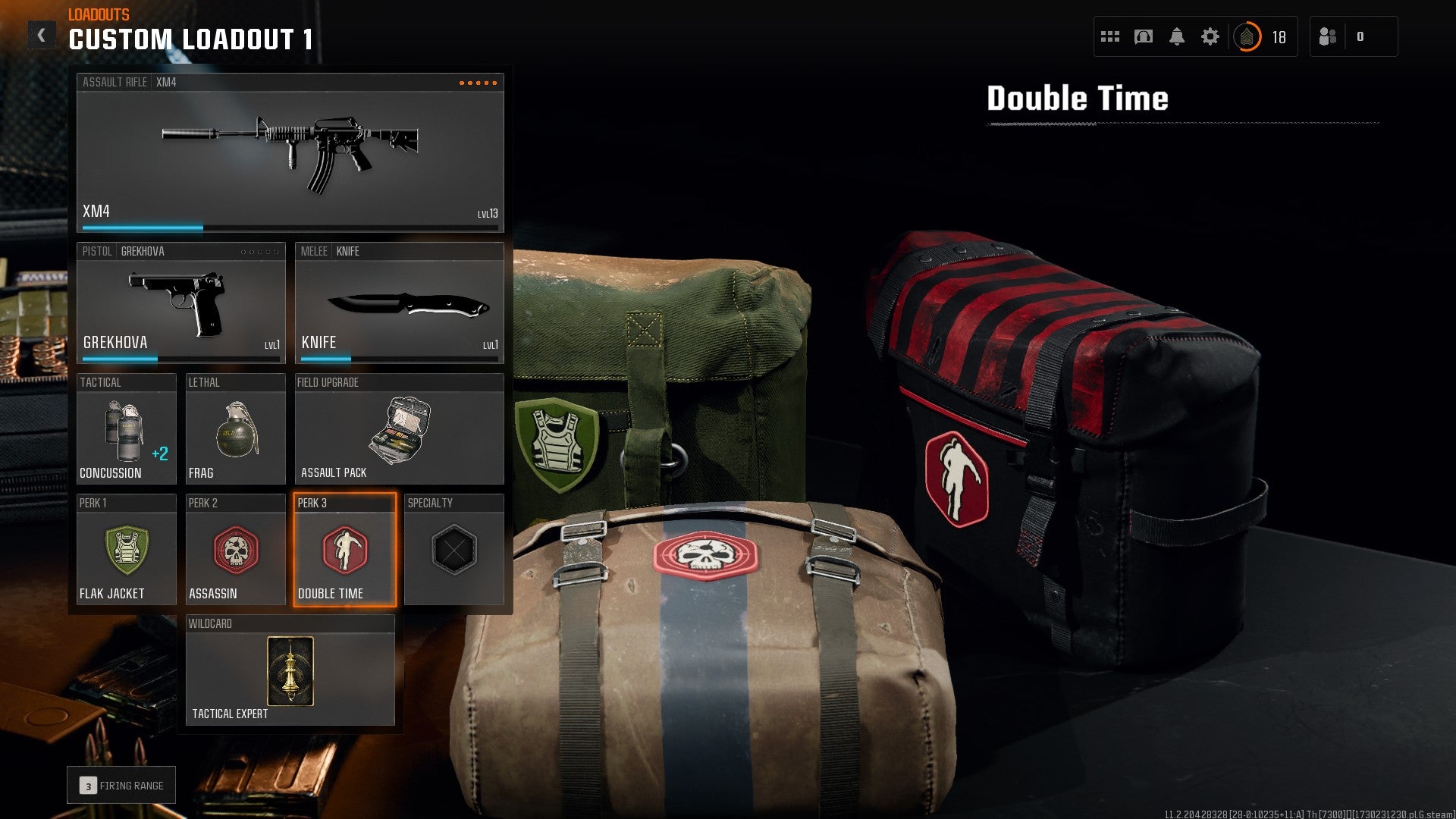Open the Knife melee slot
1456x819 pixels.
(x=400, y=303)
